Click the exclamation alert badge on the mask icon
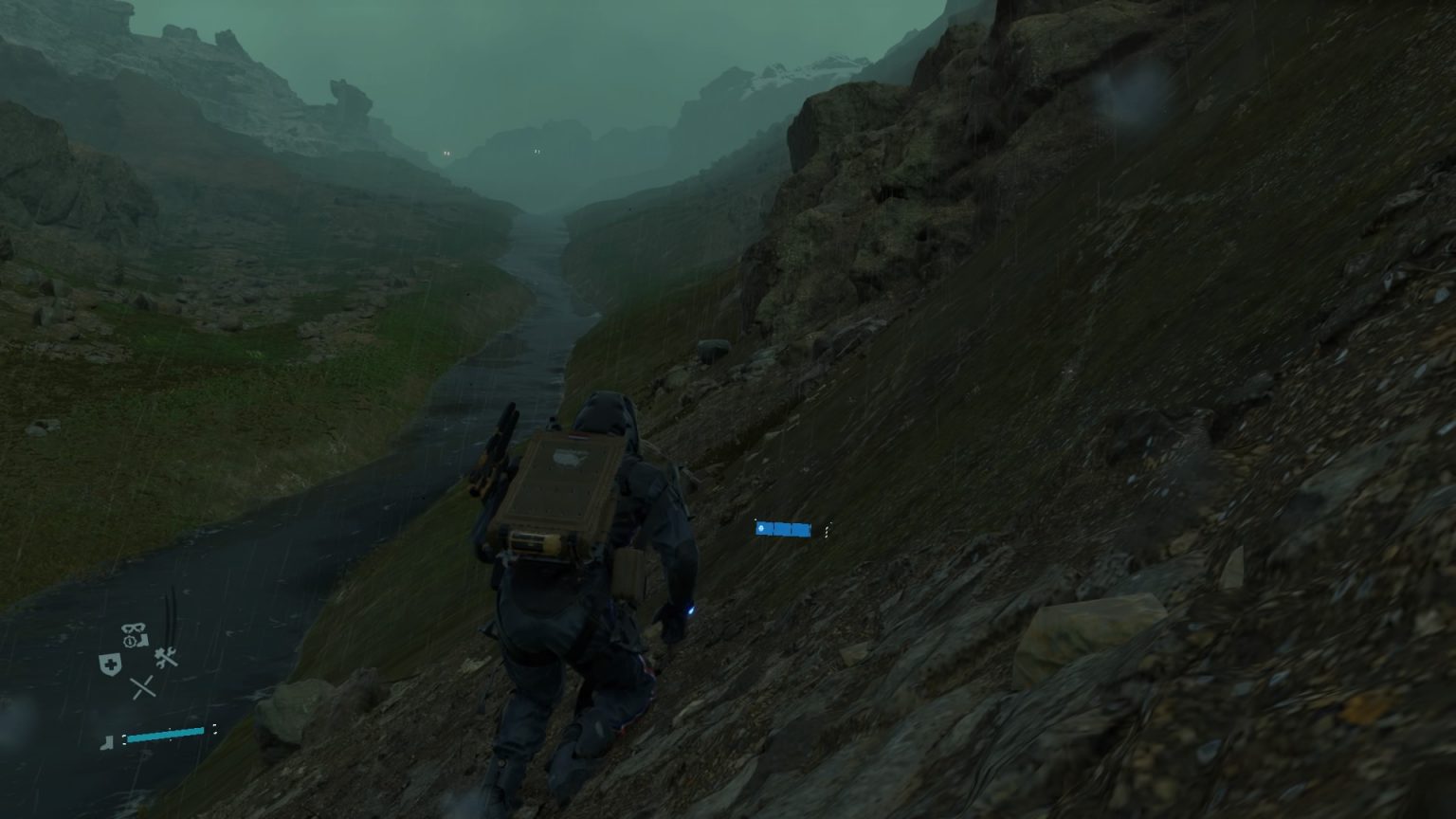Viewport: 1456px width, 819px height. pos(127,640)
